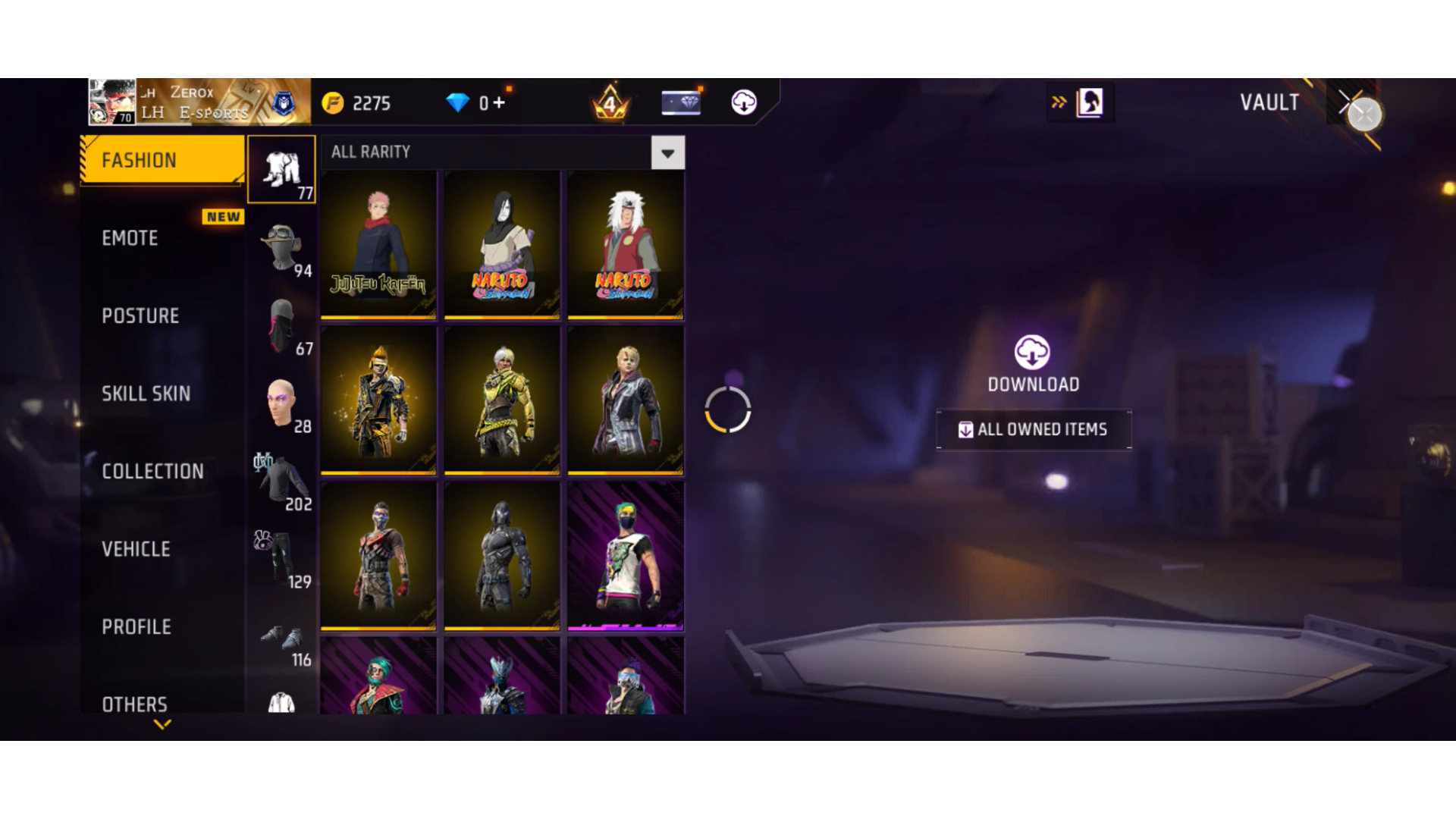The height and width of the screenshot is (819, 1456).
Task: Switch to the Profile tab
Action: point(136,627)
